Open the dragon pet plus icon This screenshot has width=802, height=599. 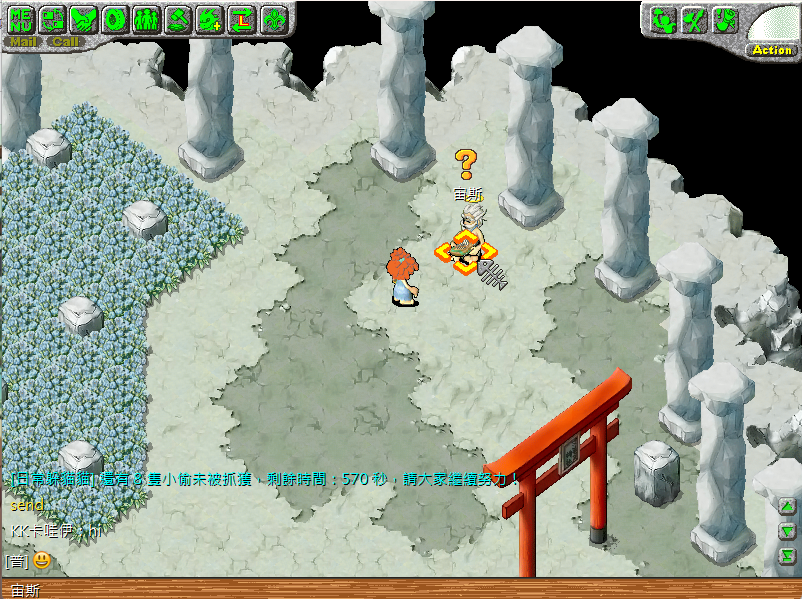coord(210,19)
